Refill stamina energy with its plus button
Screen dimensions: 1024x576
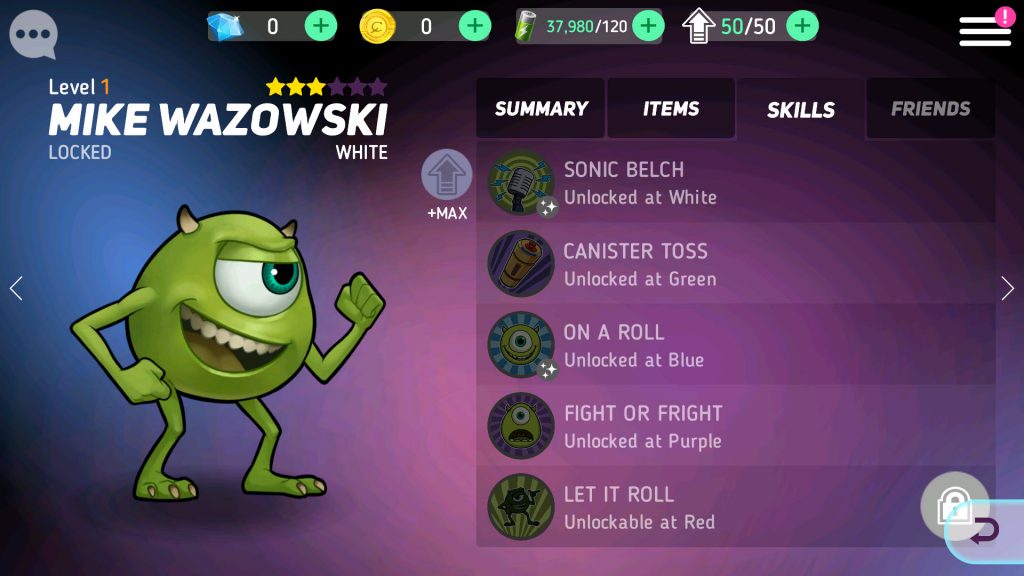tap(648, 26)
